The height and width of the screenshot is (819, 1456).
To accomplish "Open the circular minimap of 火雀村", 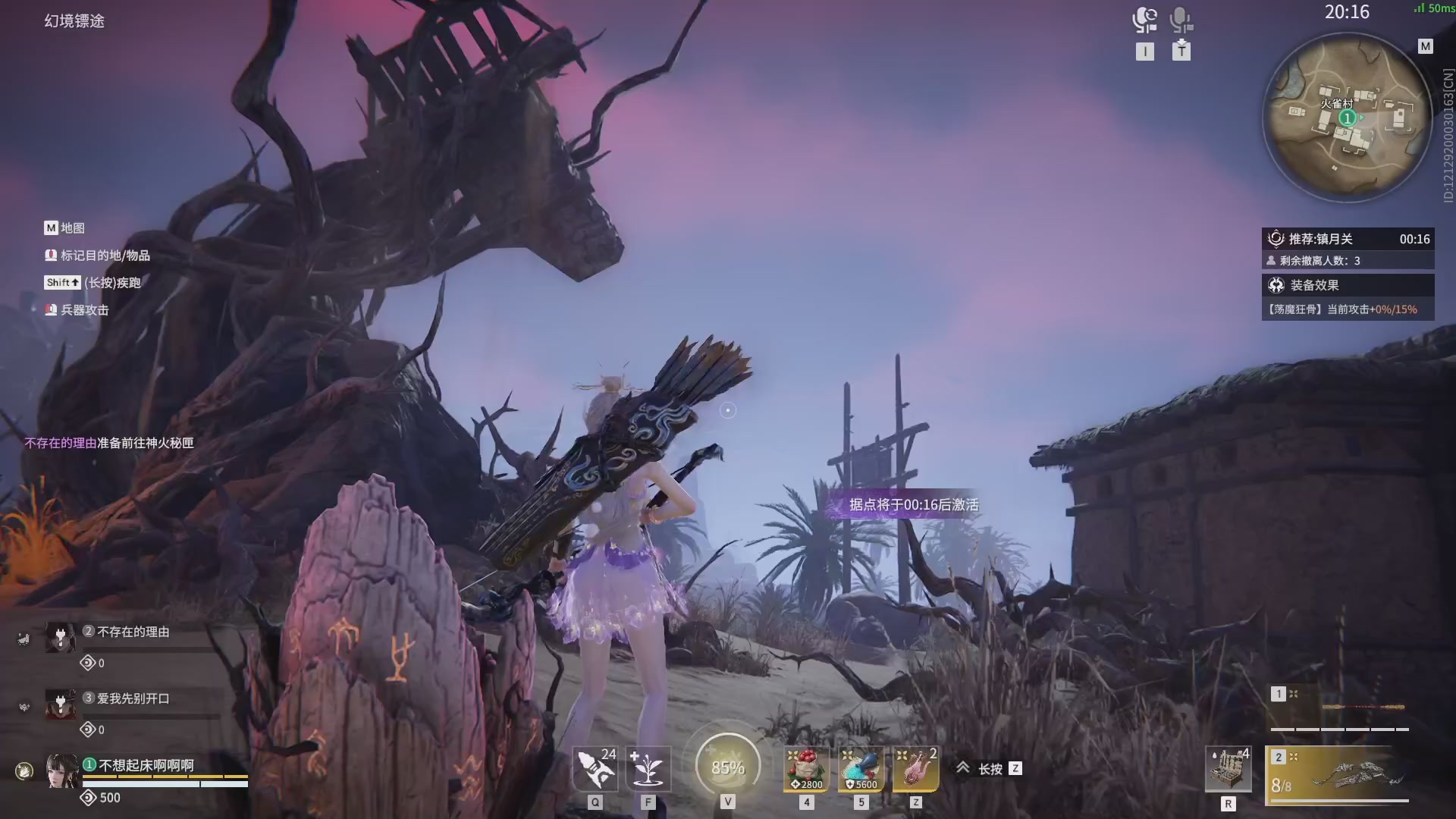I will click(1347, 118).
